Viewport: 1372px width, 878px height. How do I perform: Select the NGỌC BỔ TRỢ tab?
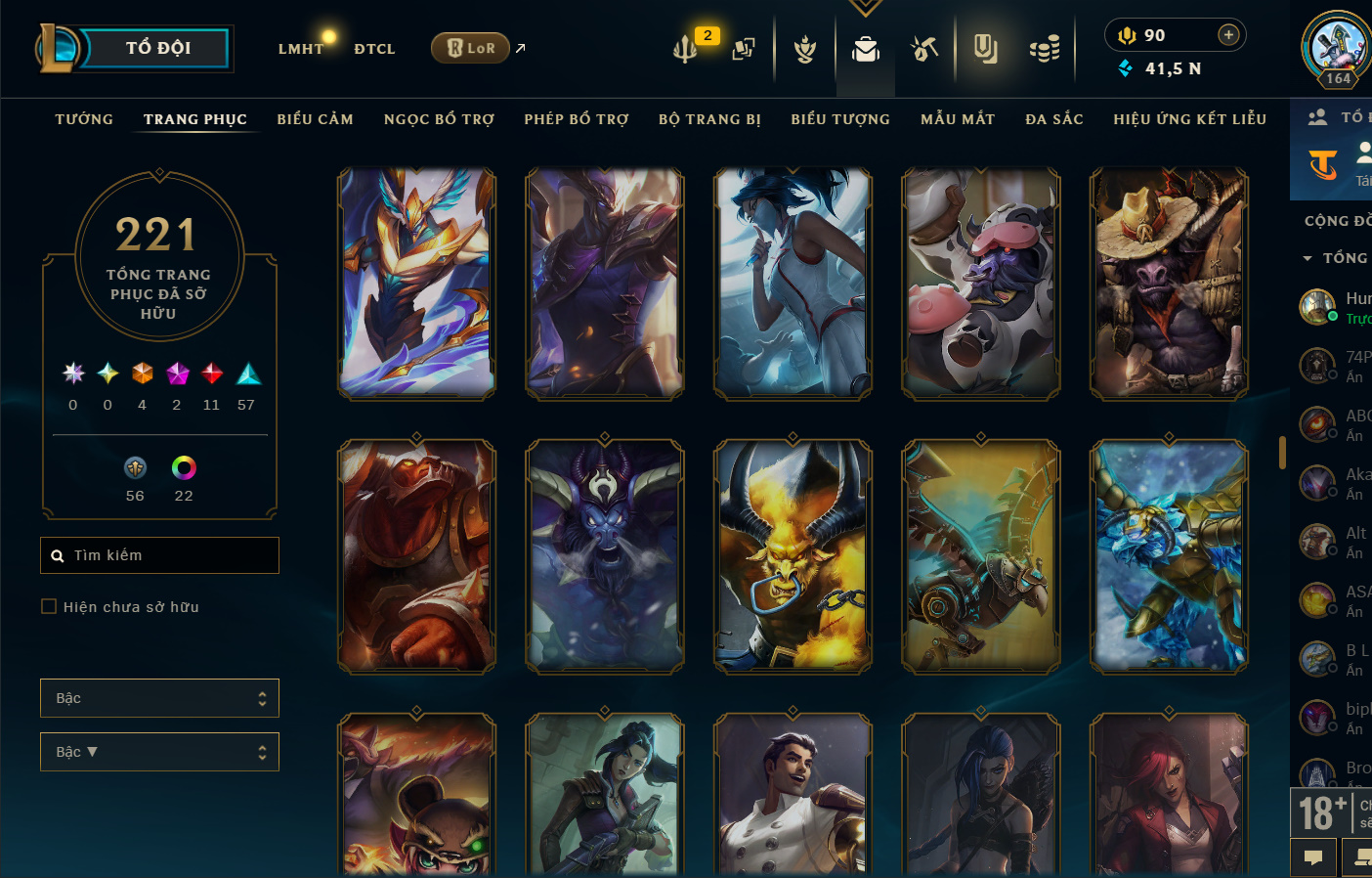click(x=439, y=119)
